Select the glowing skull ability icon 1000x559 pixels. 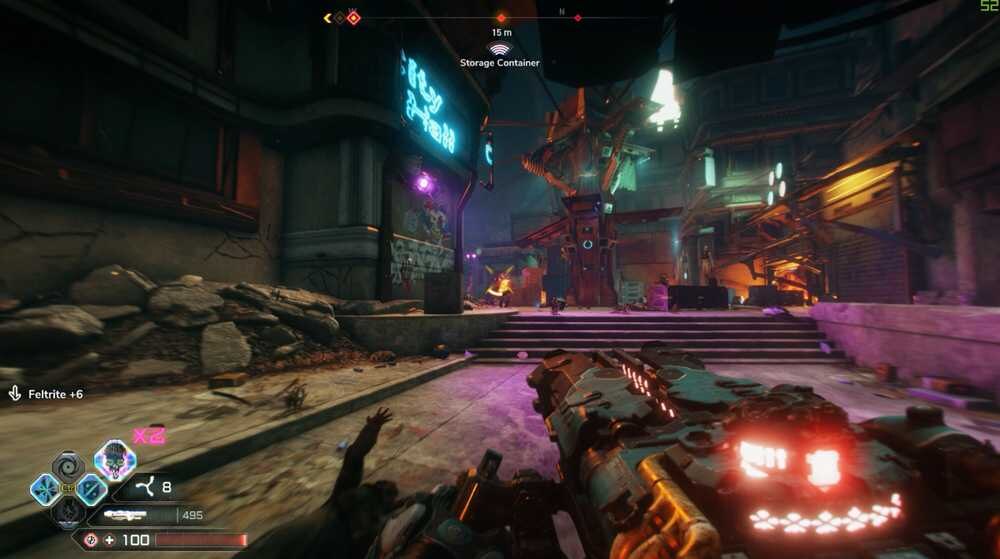point(115,460)
